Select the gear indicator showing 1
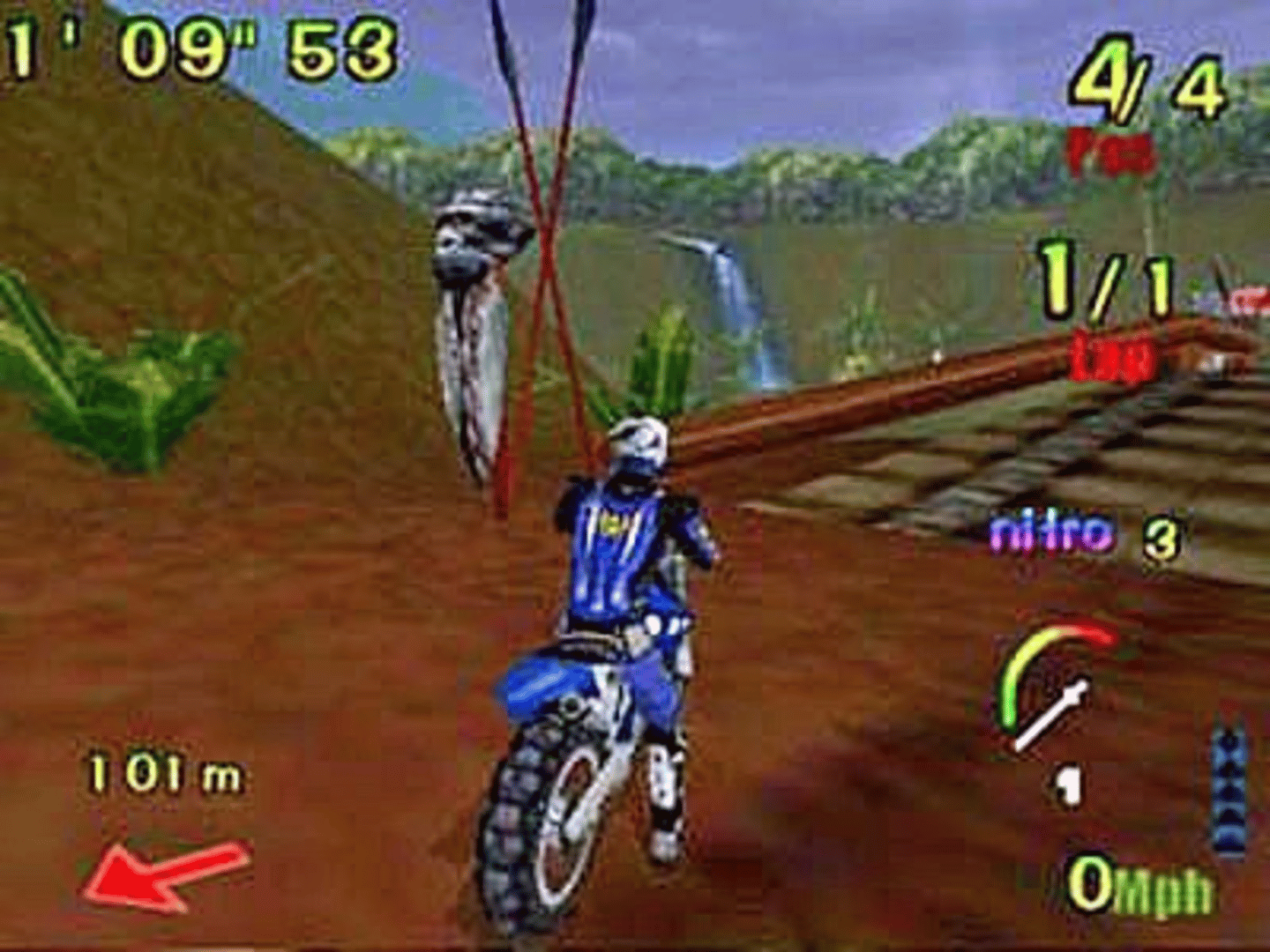1270x952 pixels. (x=1070, y=783)
